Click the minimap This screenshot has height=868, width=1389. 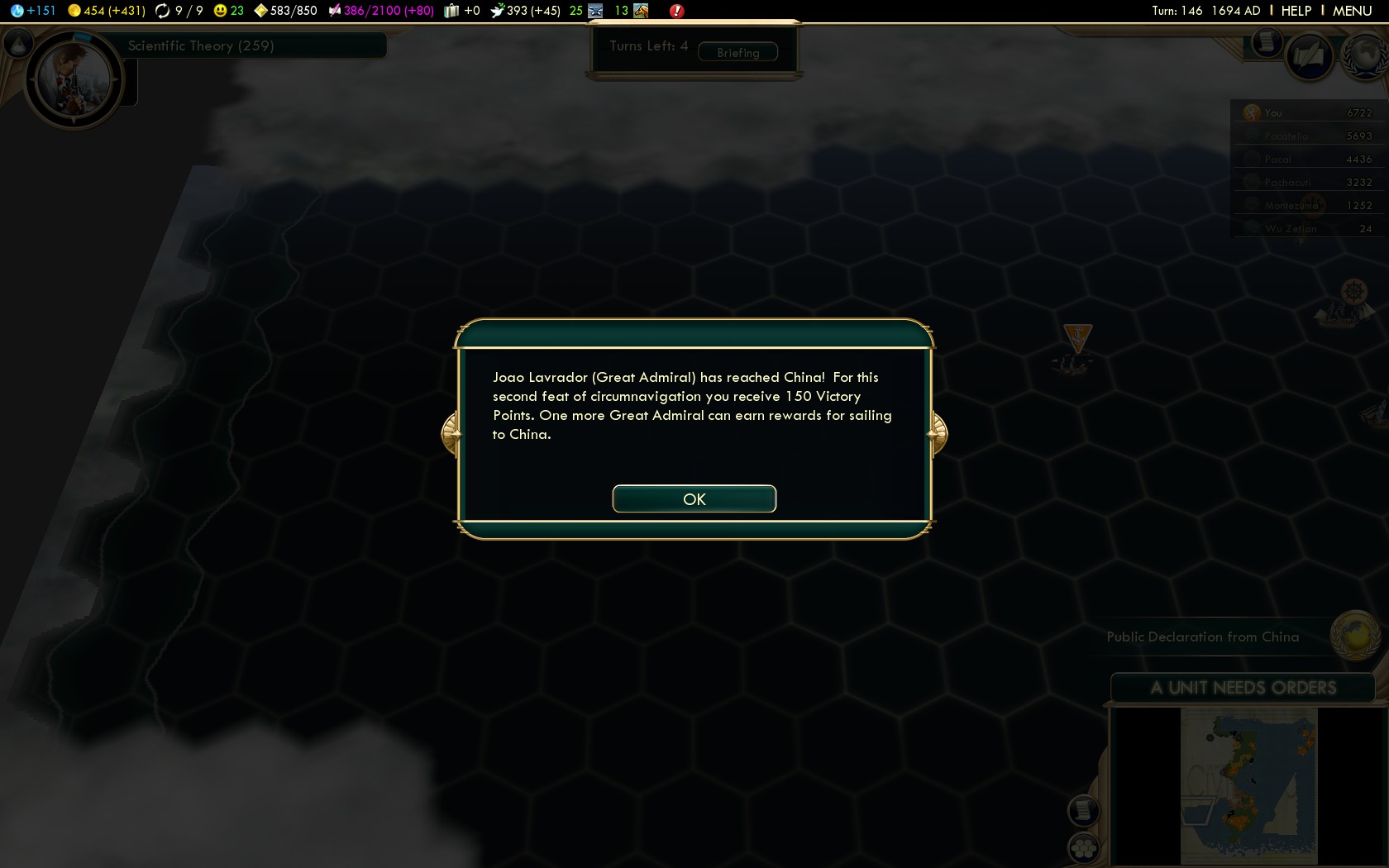click(1248, 785)
